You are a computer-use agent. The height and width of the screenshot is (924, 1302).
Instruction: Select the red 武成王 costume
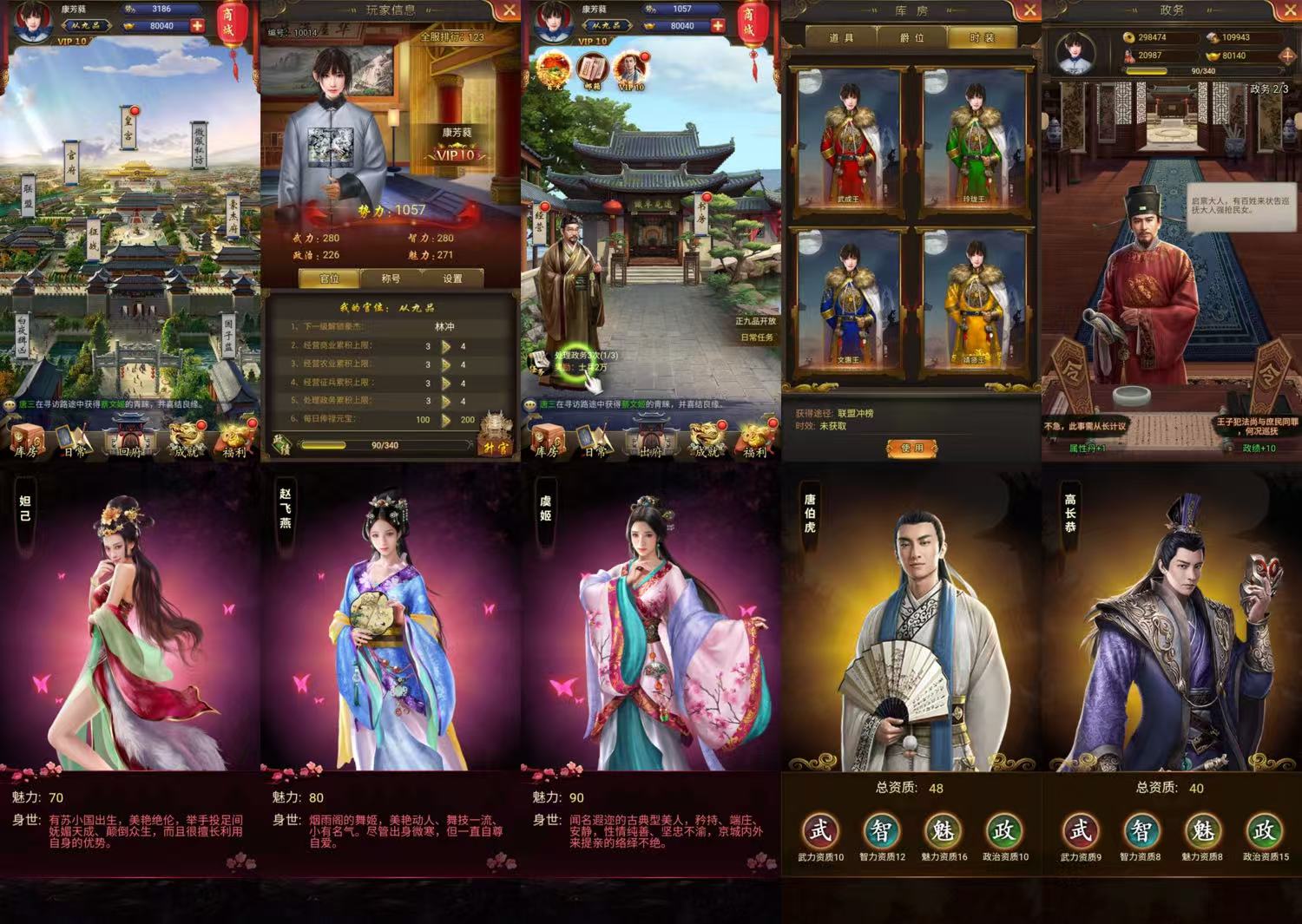pyautogui.click(x=848, y=143)
